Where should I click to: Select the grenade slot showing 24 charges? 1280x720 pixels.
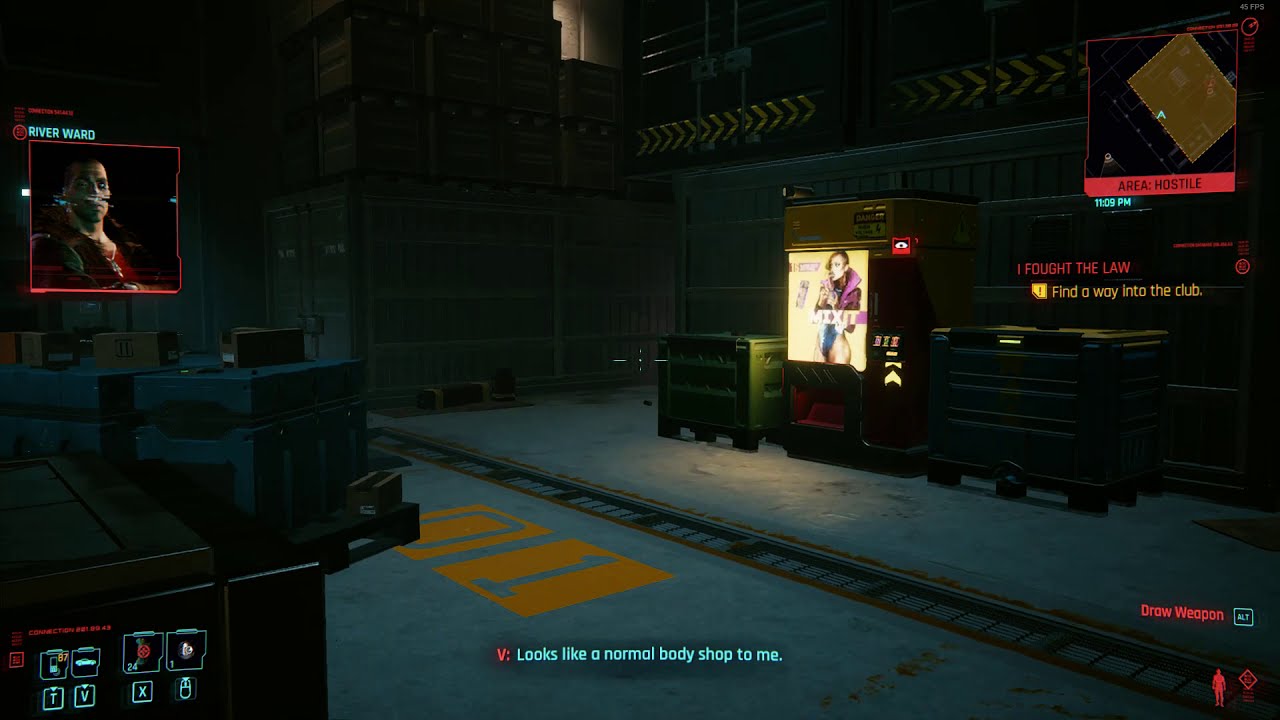click(143, 651)
